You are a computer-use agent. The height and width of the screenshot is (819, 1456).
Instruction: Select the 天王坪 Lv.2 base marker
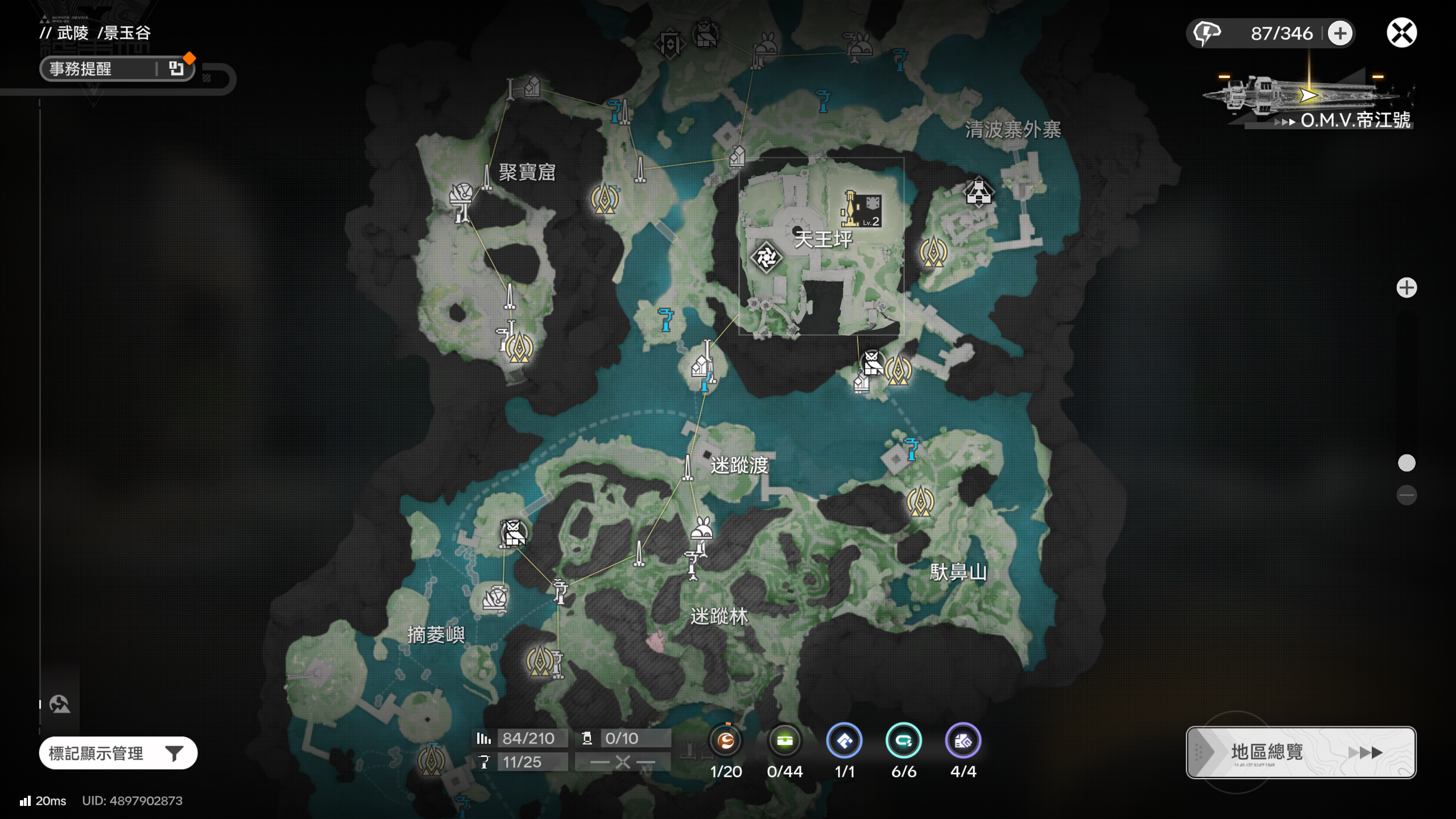(x=861, y=209)
